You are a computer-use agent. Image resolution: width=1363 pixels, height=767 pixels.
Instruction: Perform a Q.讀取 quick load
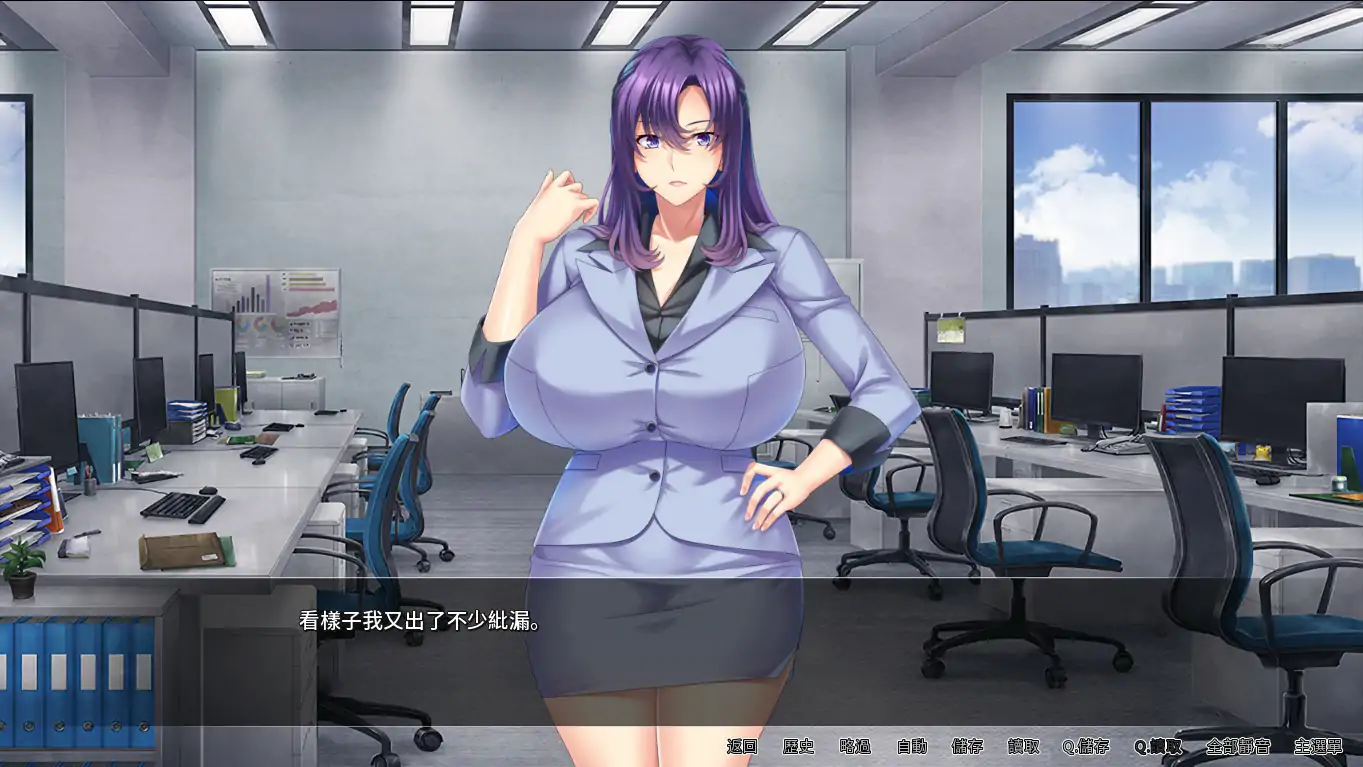point(1156,746)
